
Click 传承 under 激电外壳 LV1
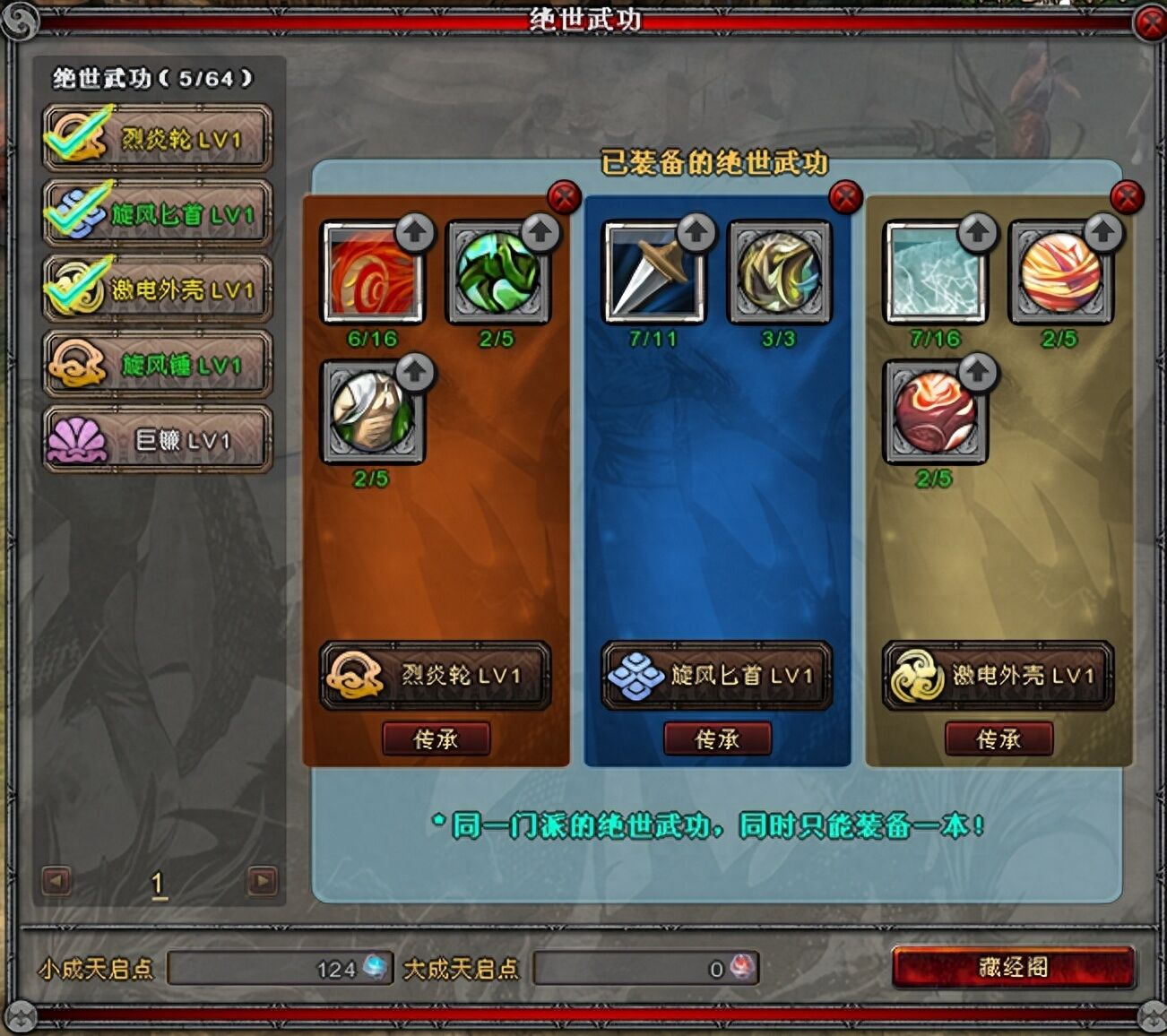coord(998,739)
